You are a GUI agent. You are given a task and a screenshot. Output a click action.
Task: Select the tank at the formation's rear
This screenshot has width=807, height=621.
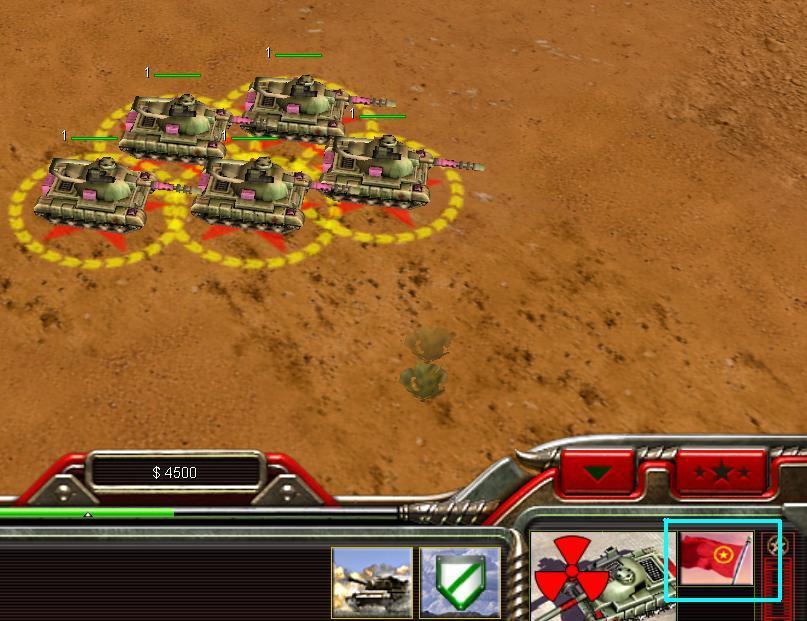click(x=294, y=104)
